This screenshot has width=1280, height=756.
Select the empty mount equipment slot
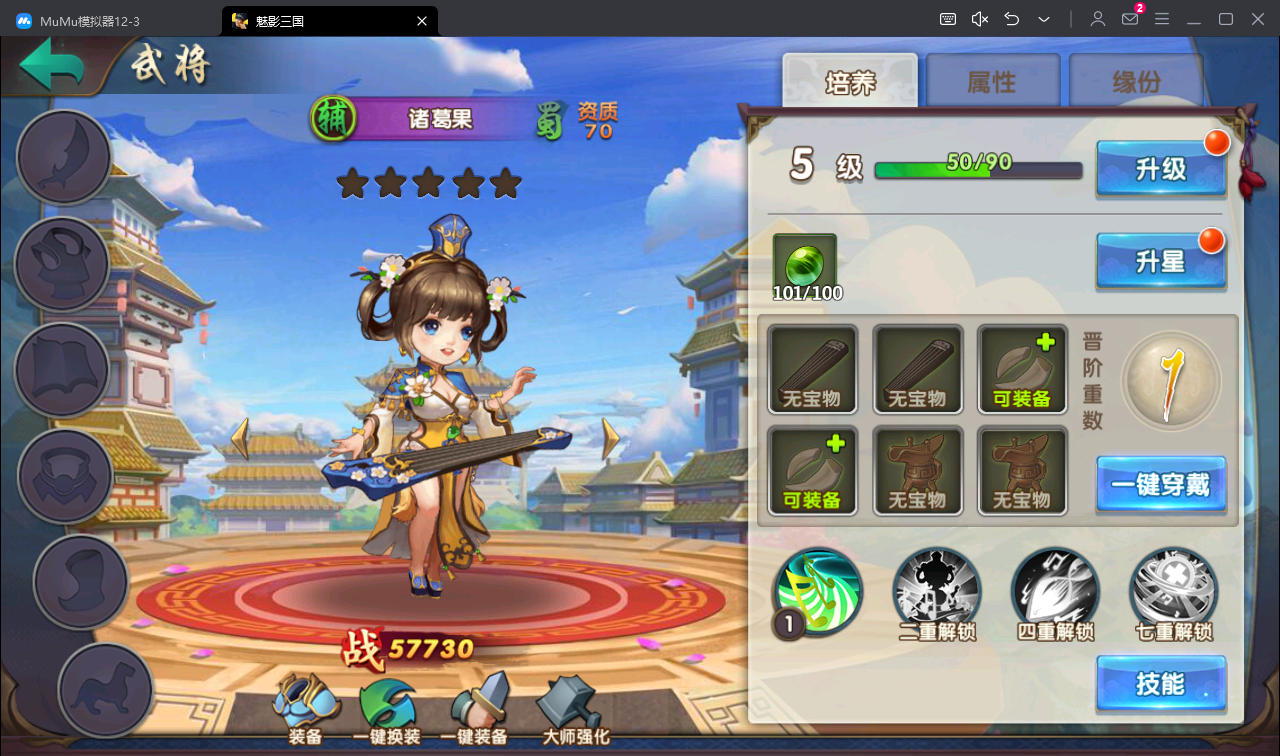click(105, 690)
